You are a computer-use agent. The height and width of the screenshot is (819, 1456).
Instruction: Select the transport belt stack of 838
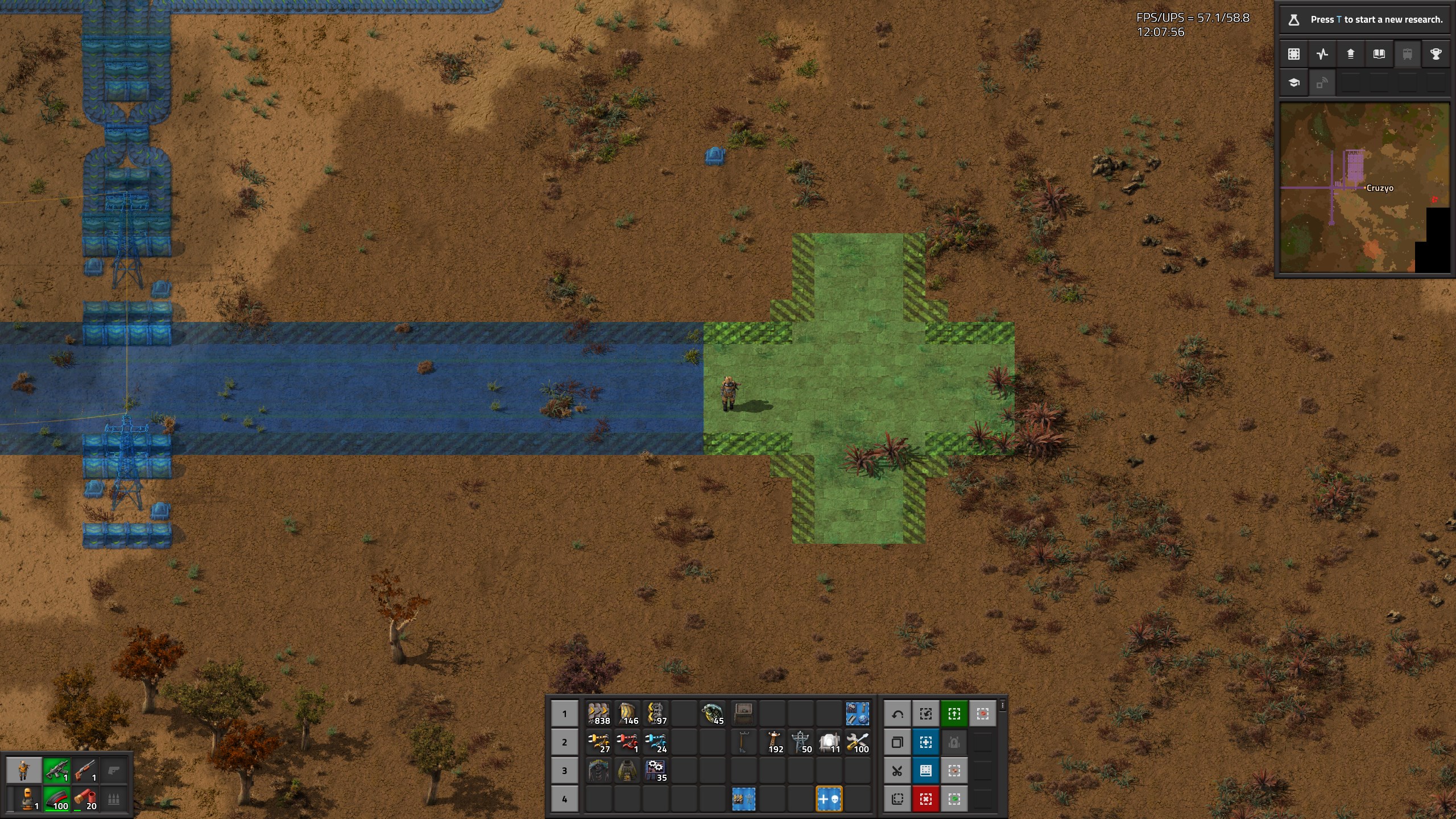pos(599,714)
